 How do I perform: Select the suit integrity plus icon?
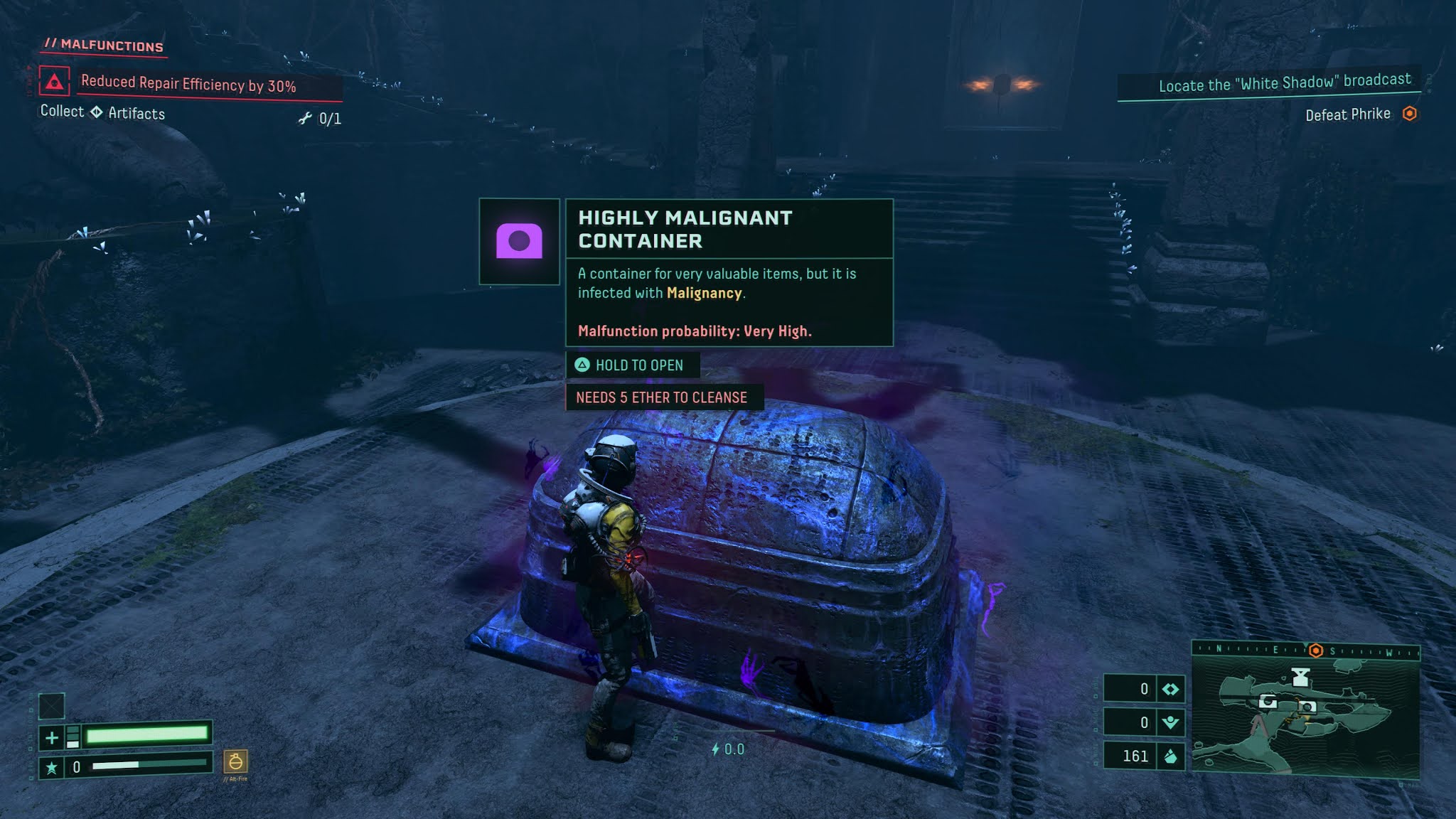coord(52,738)
